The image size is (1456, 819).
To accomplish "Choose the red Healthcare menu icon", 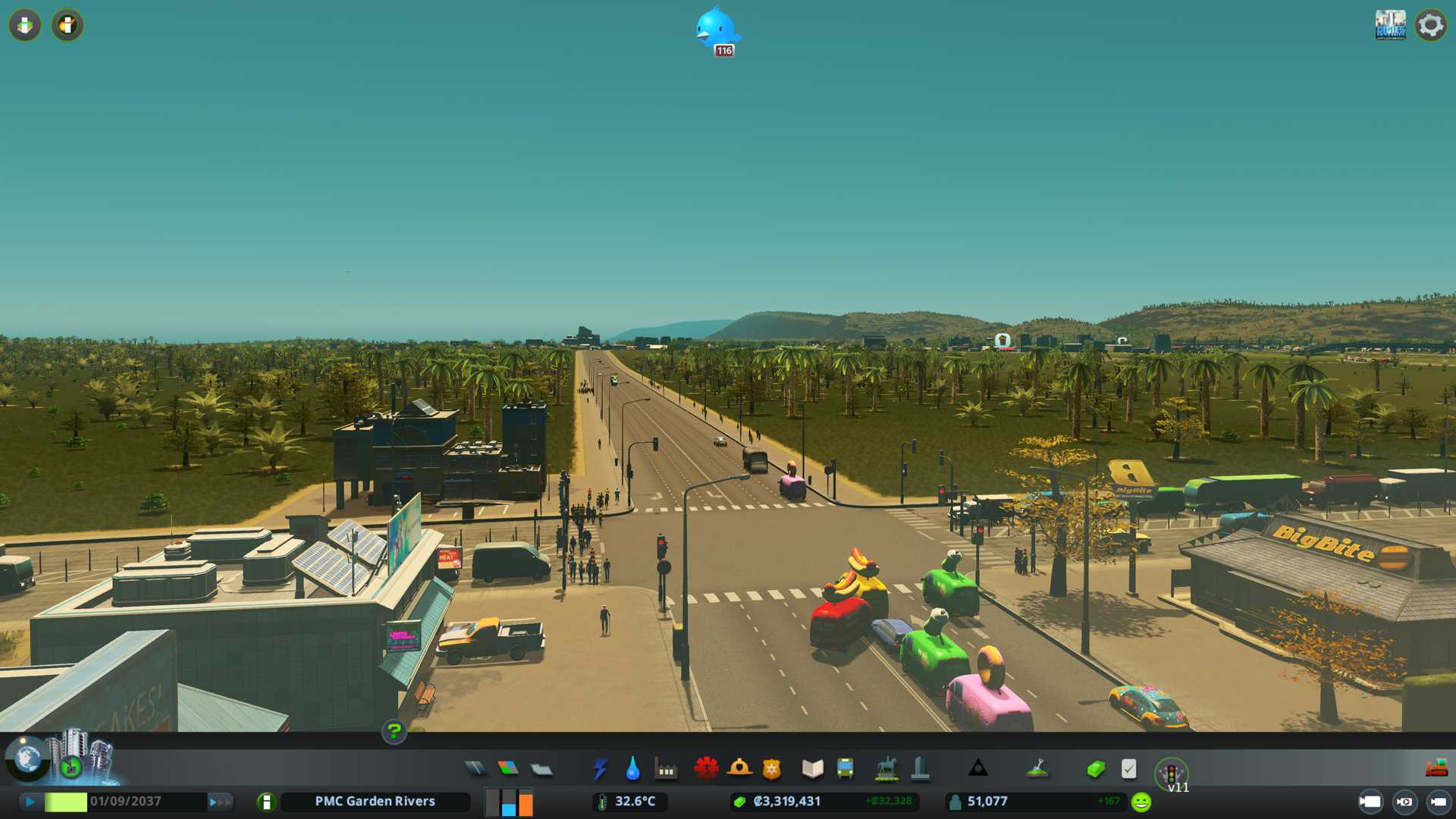I will click(706, 769).
